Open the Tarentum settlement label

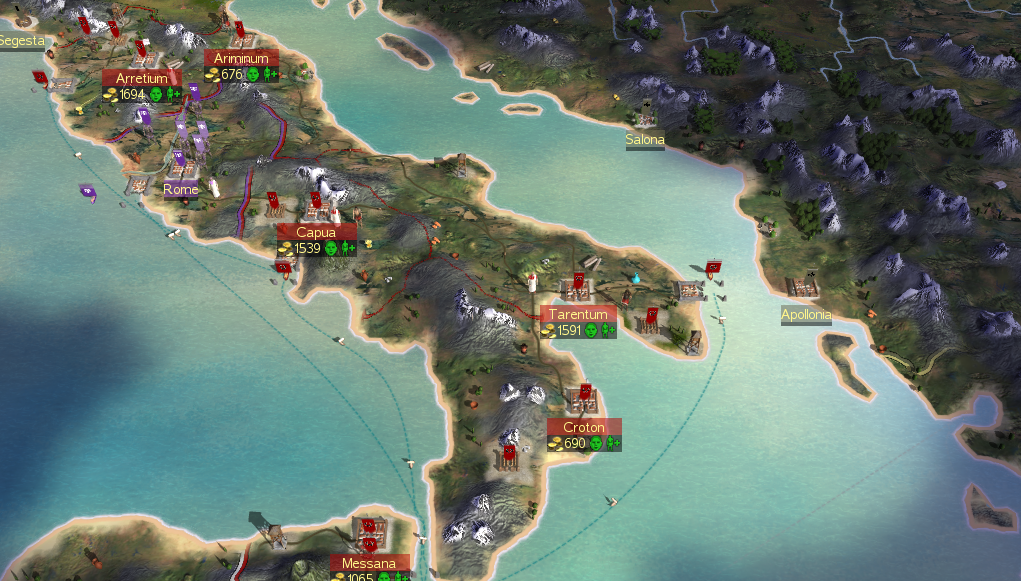coord(578,314)
